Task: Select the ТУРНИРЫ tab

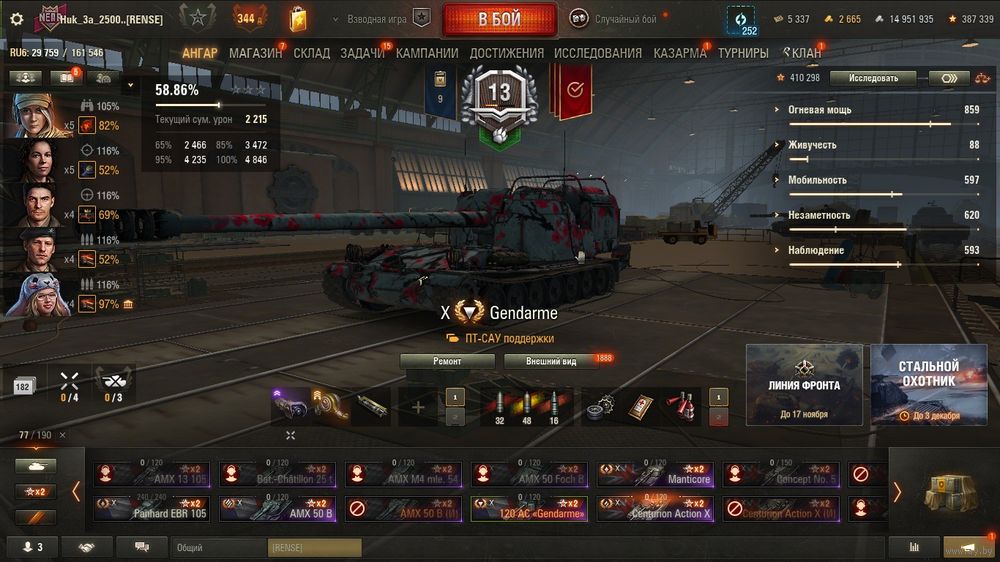Action: click(743, 53)
